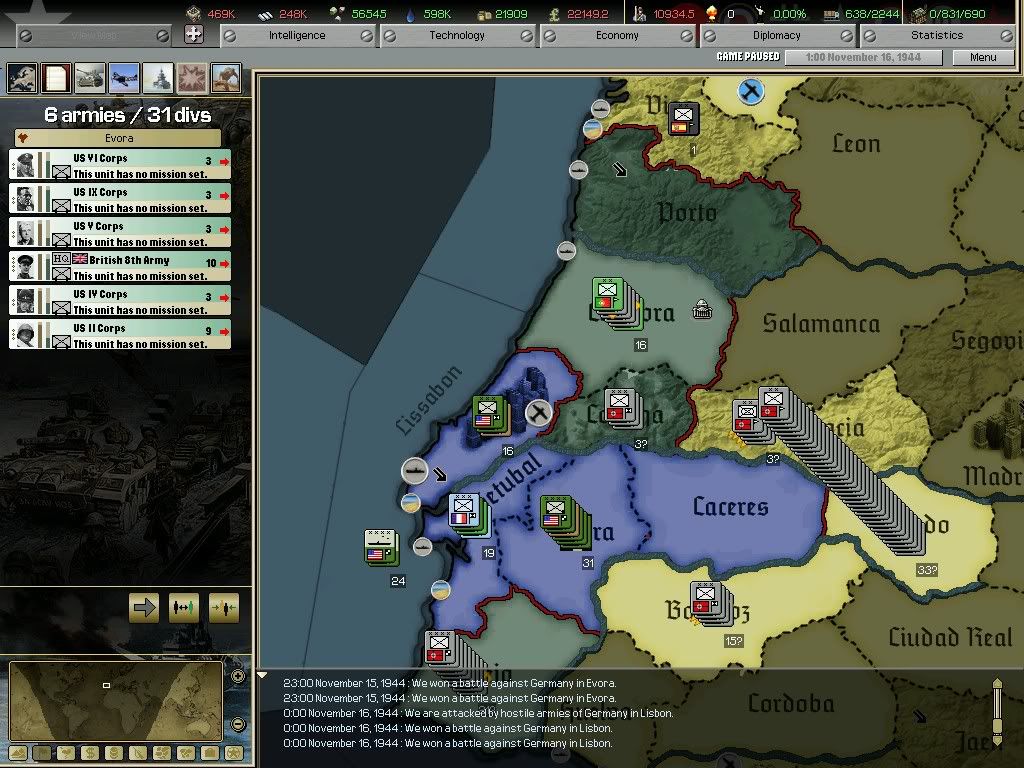Open the Intelligence screen
Image resolution: width=1024 pixels, height=768 pixels.
[297, 36]
